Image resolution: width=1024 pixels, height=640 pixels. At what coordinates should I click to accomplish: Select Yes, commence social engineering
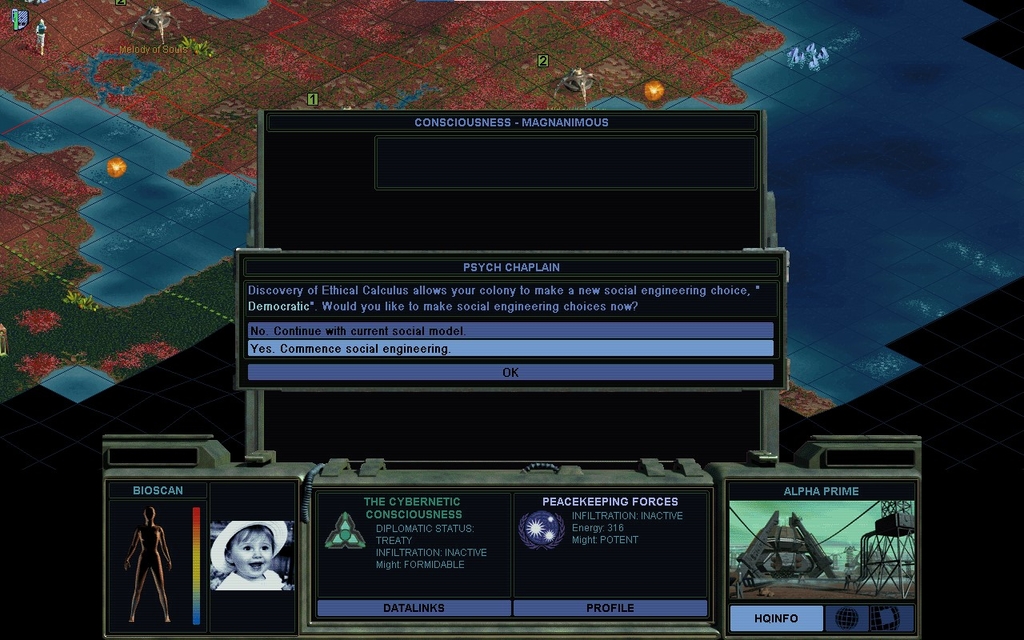(x=510, y=349)
